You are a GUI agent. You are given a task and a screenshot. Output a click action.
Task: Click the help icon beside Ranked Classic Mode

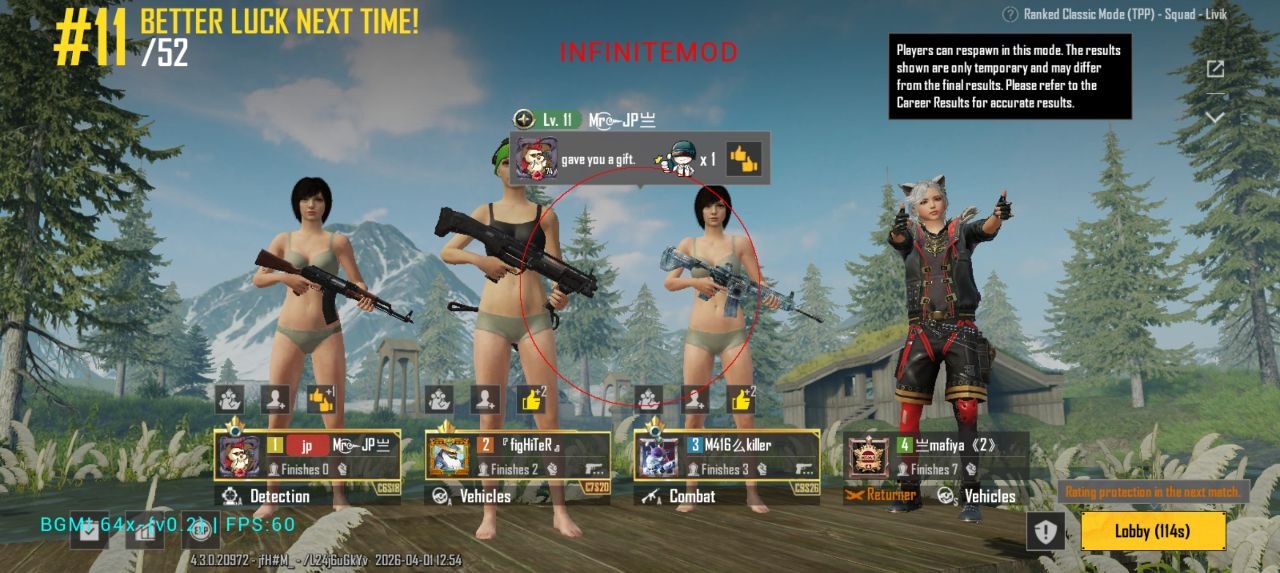click(1009, 14)
